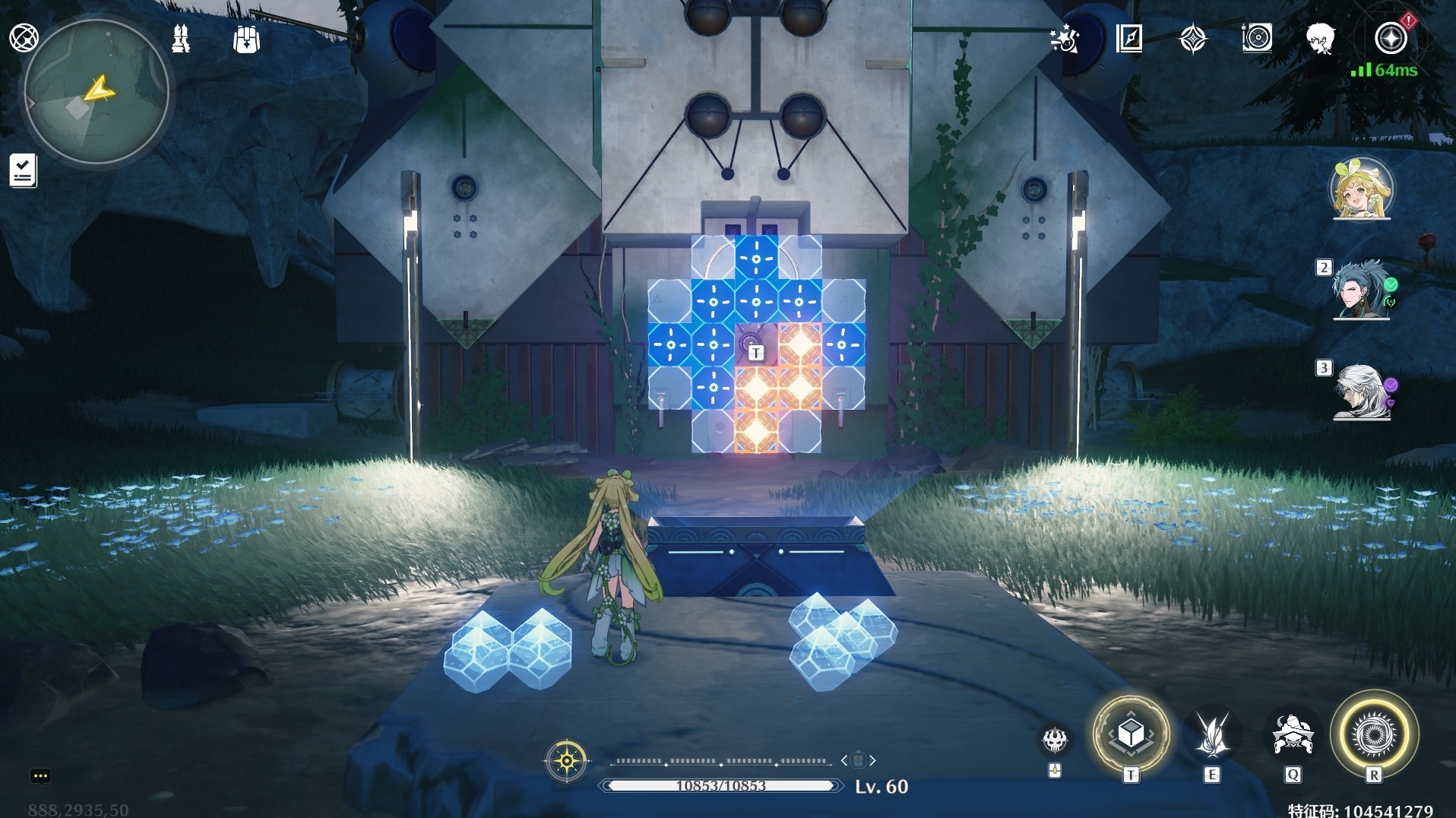1456x818 pixels.
Task: Click the twin-figure icon beside the minimap
Action: [x=181, y=38]
